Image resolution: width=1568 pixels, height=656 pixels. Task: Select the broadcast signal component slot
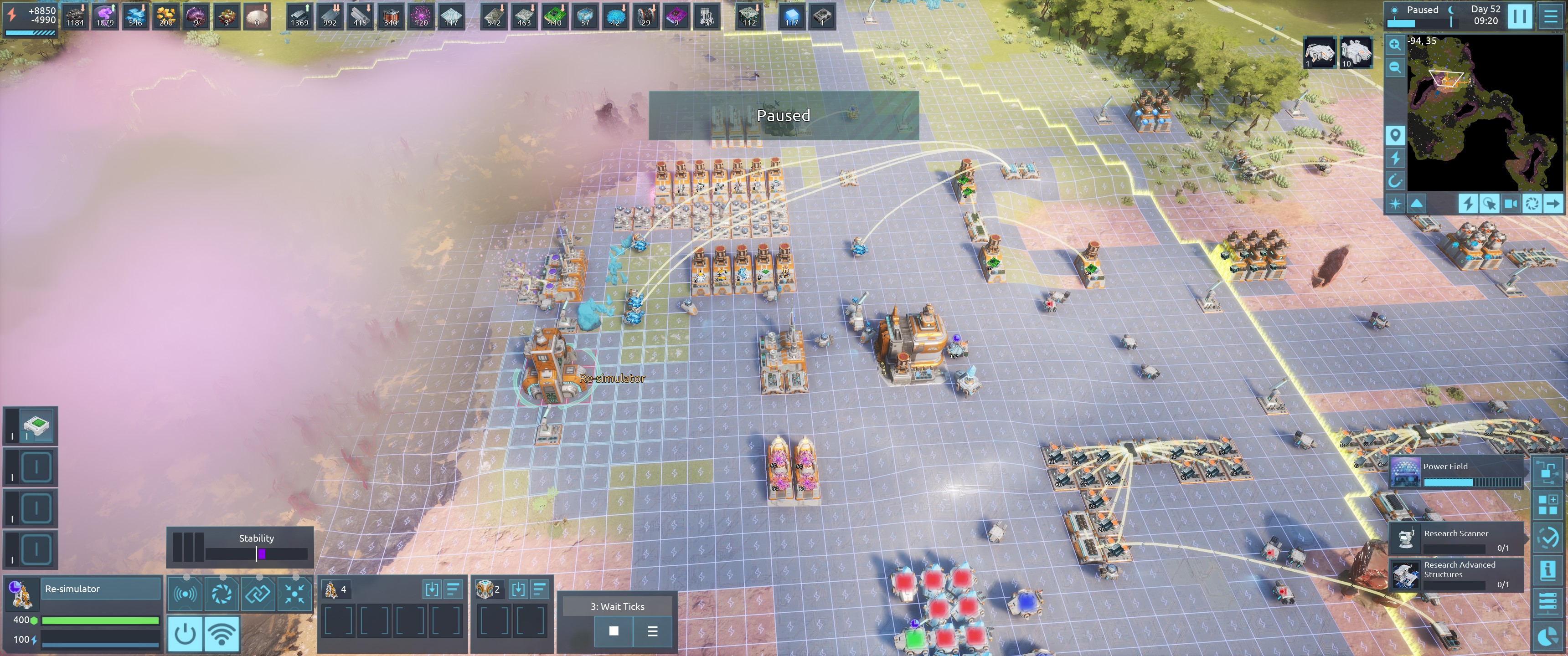point(185,594)
